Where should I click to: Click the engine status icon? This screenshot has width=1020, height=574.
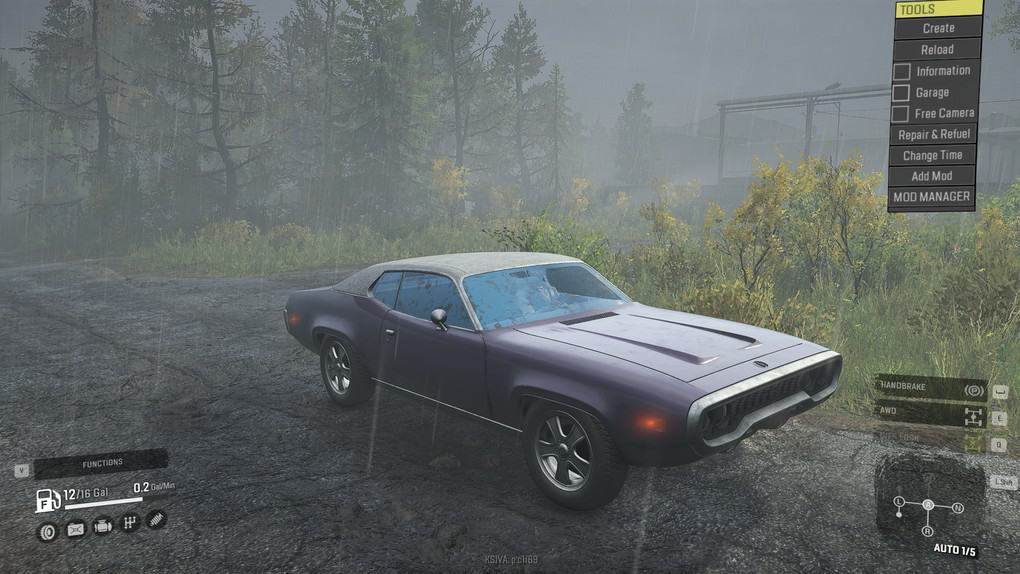(102, 526)
